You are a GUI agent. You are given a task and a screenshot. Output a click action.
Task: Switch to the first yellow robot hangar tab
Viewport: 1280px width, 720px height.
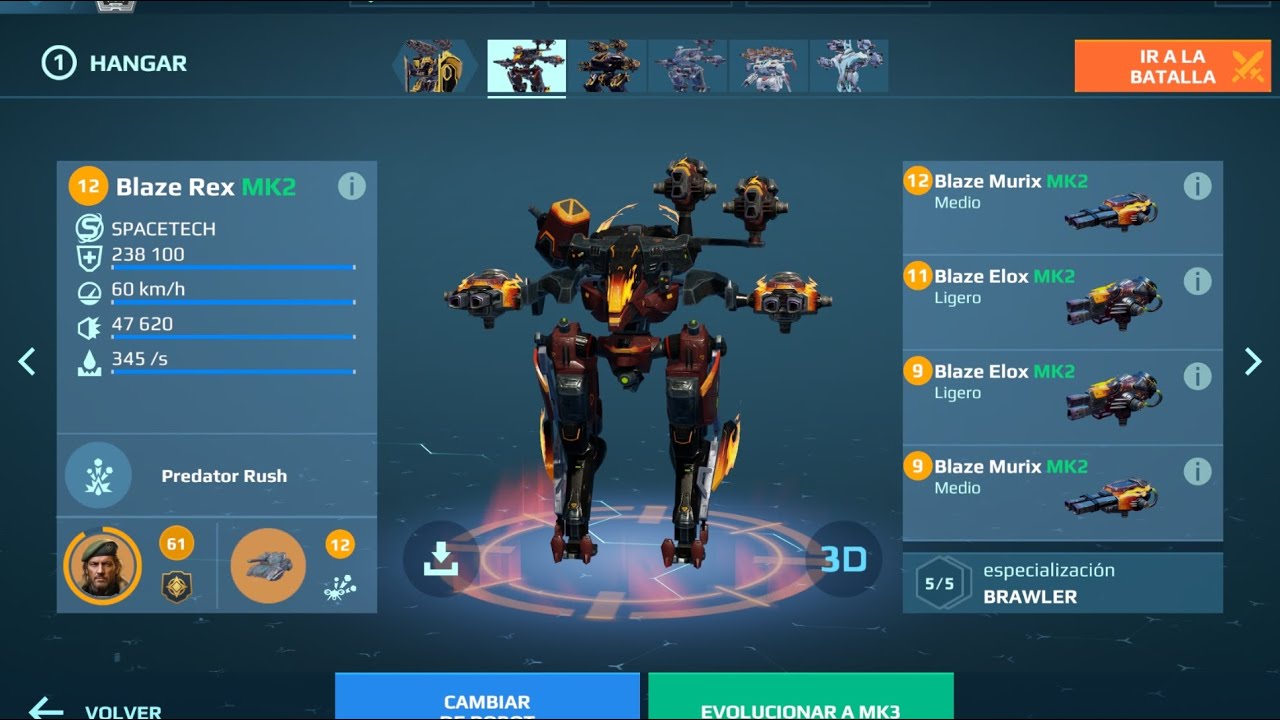[434, 66]
